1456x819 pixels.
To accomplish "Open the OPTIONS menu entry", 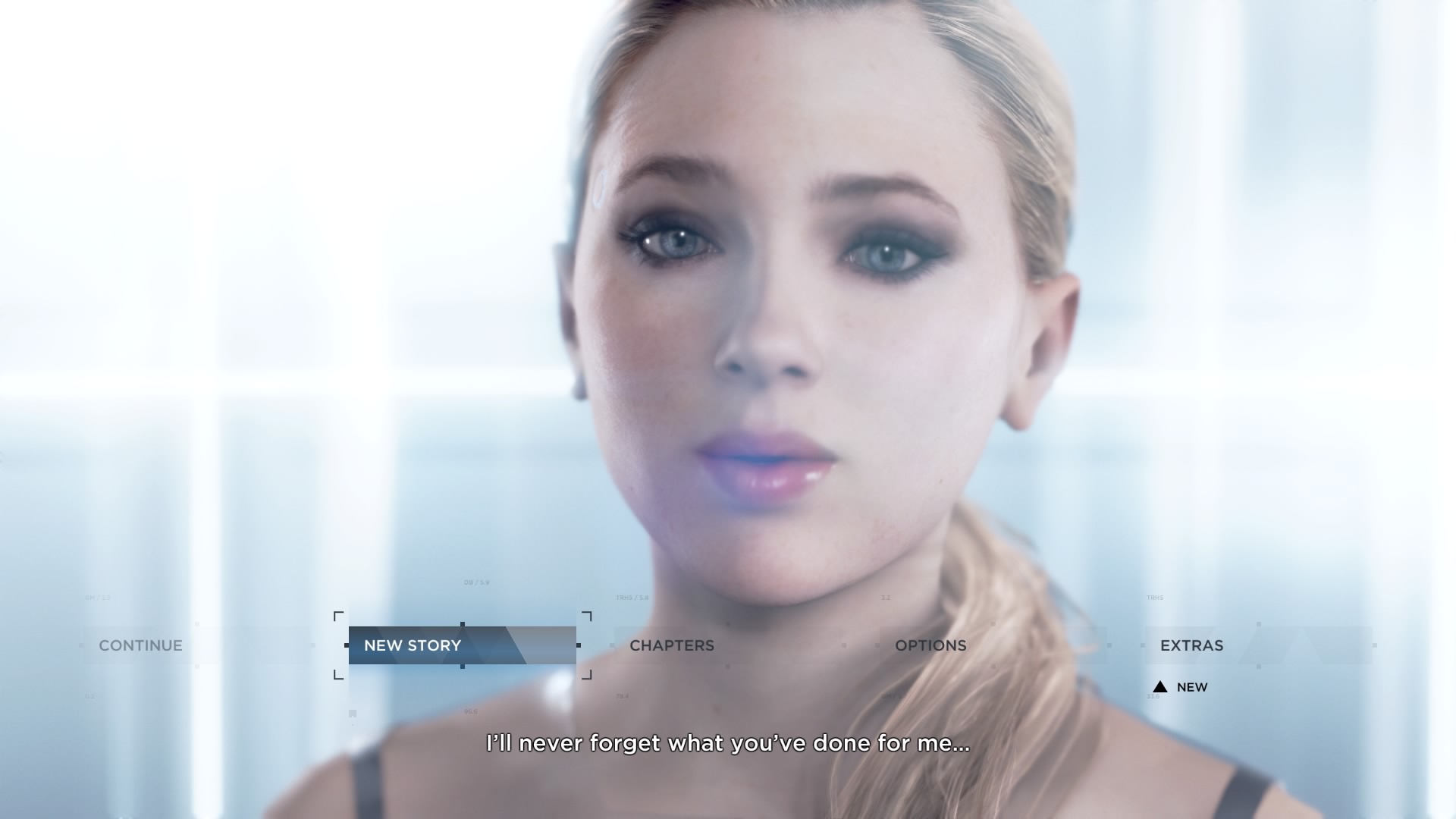I will 930,645.
